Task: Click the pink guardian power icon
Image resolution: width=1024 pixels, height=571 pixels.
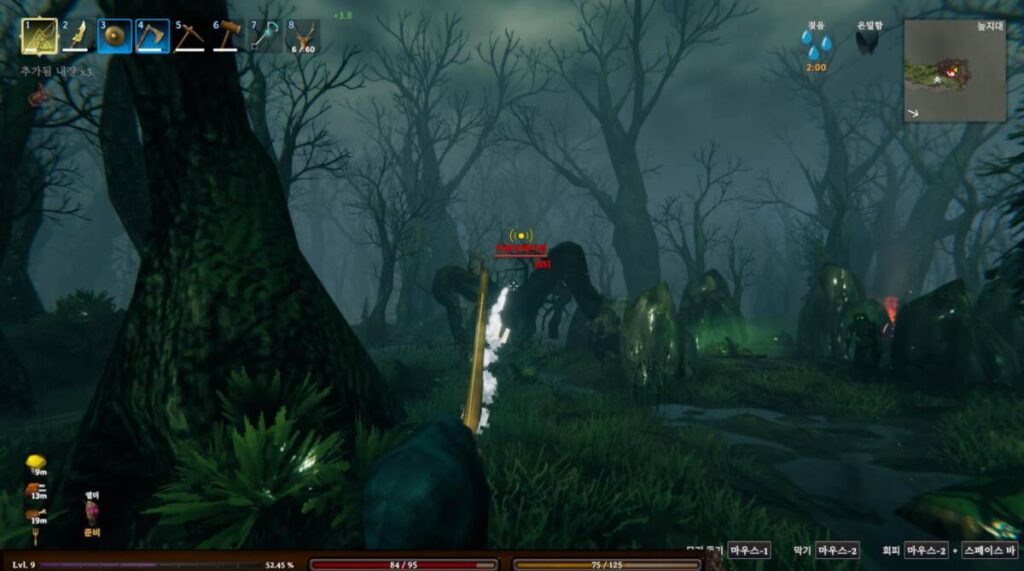Action: click(x=92, y=514)
